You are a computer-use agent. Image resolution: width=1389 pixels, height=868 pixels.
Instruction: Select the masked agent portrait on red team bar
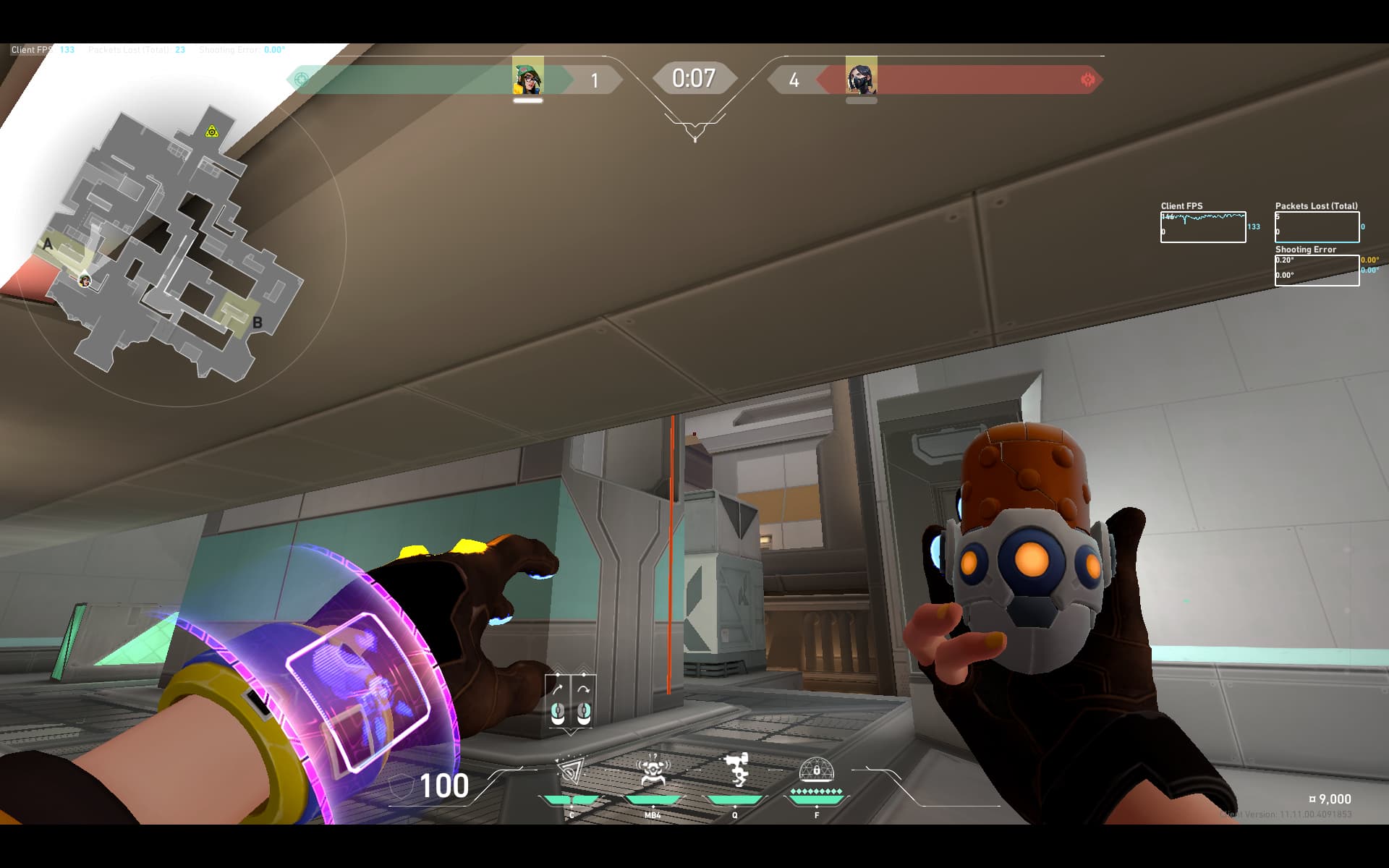[x=861, y=77]
